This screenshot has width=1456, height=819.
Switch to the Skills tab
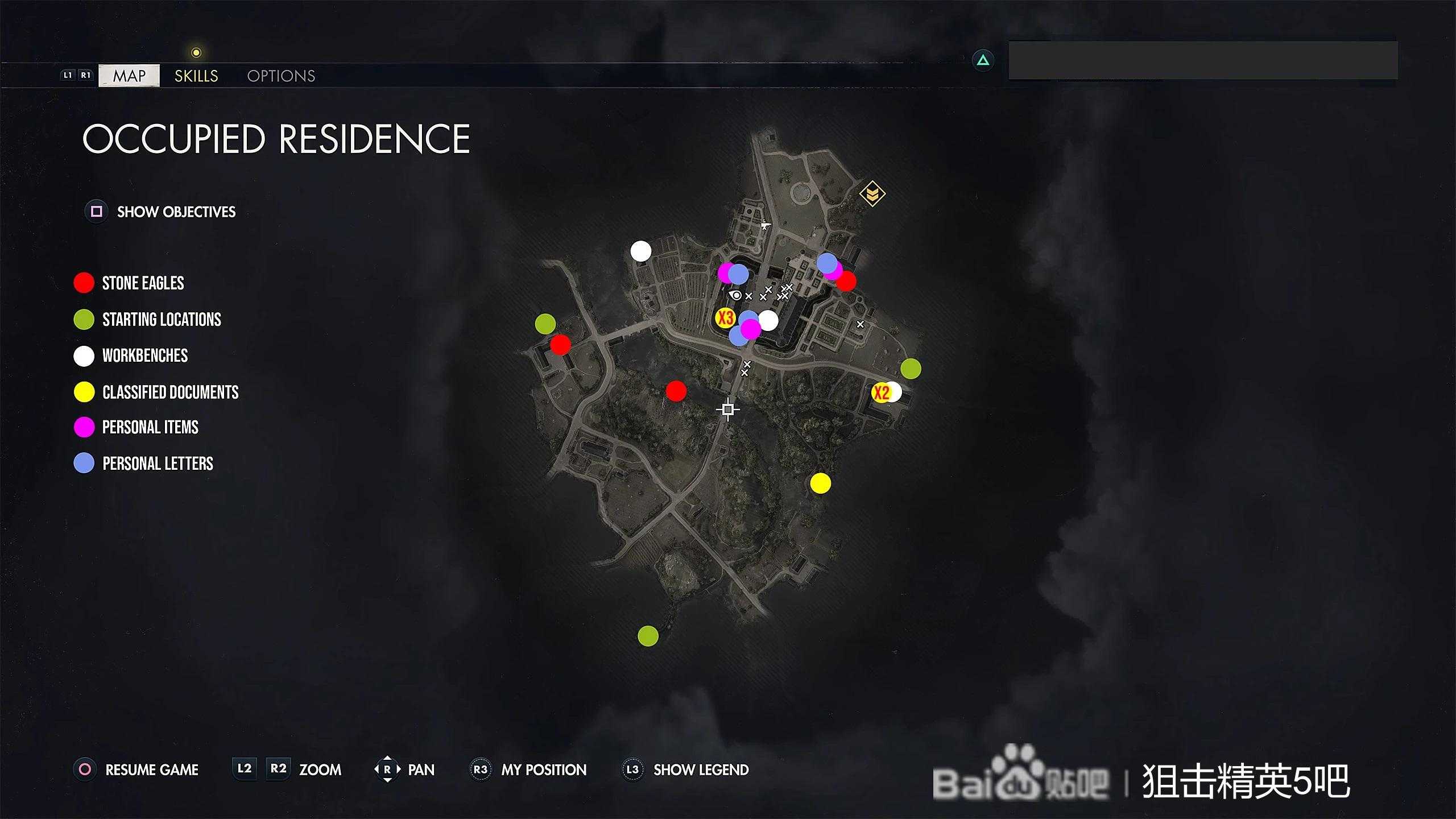tap(196, 76)
